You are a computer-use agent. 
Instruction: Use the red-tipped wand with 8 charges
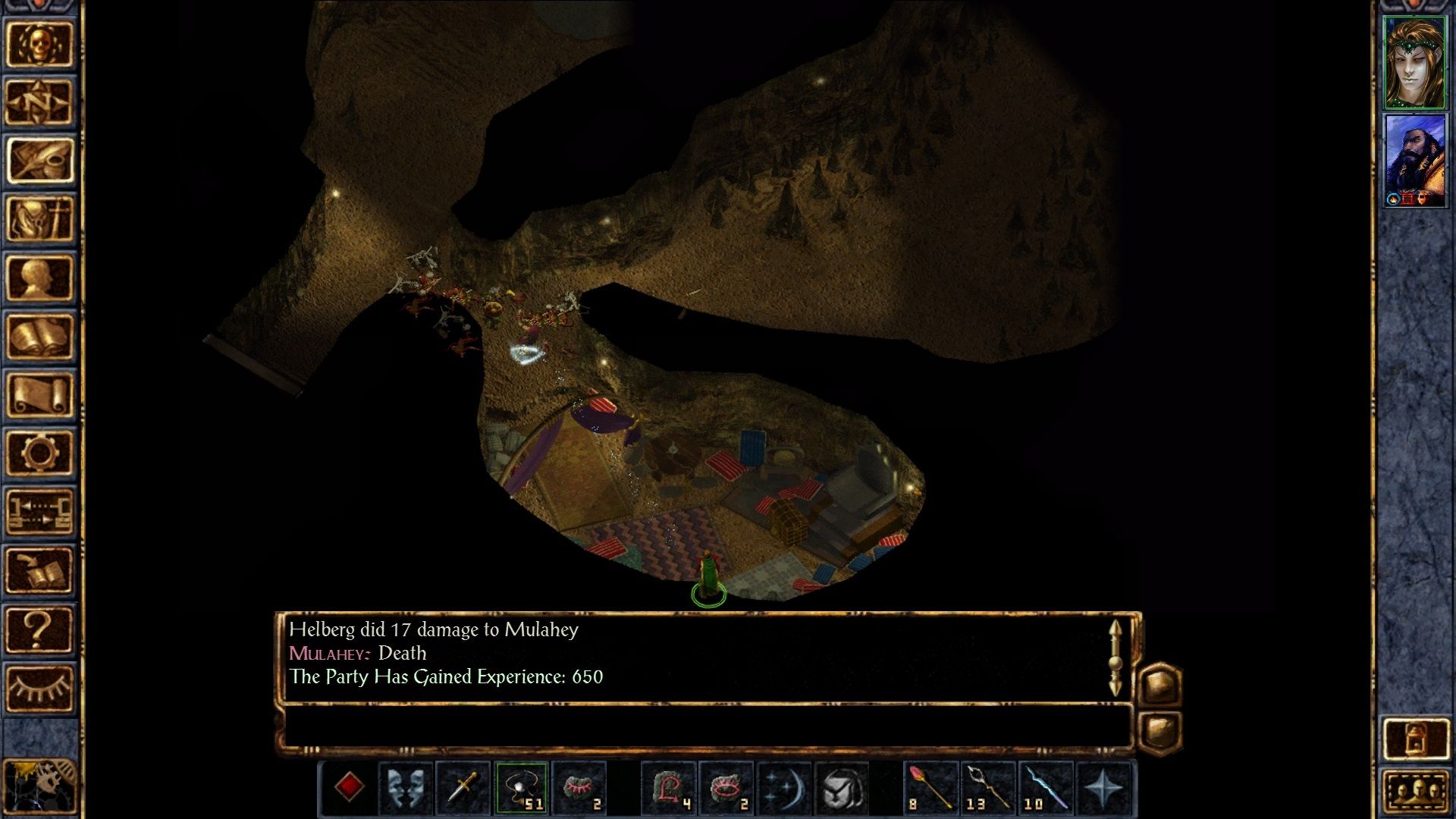click(930, 788)
